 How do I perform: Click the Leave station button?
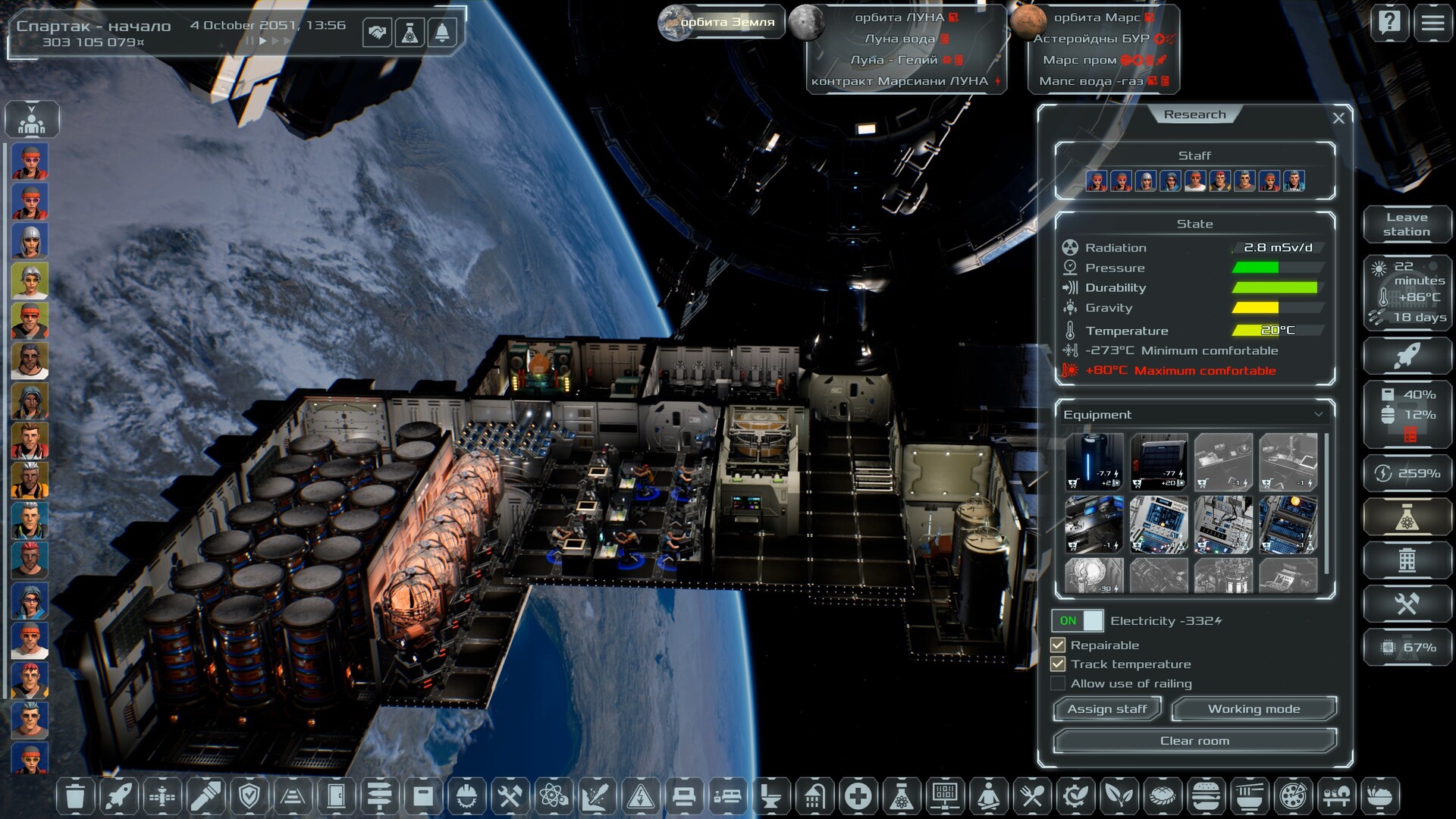coord(1407,224)
